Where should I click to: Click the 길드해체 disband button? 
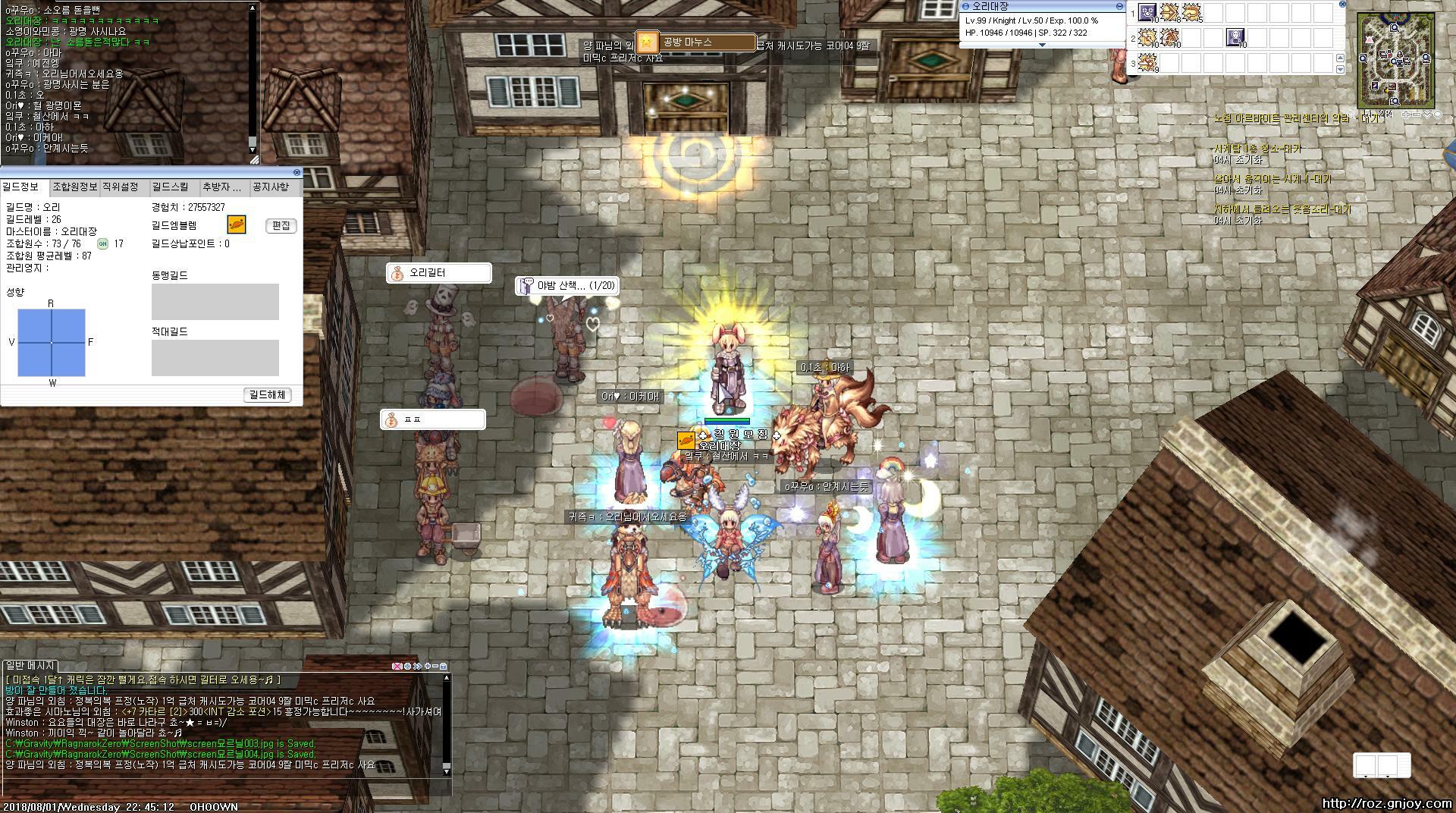[268, 395]
